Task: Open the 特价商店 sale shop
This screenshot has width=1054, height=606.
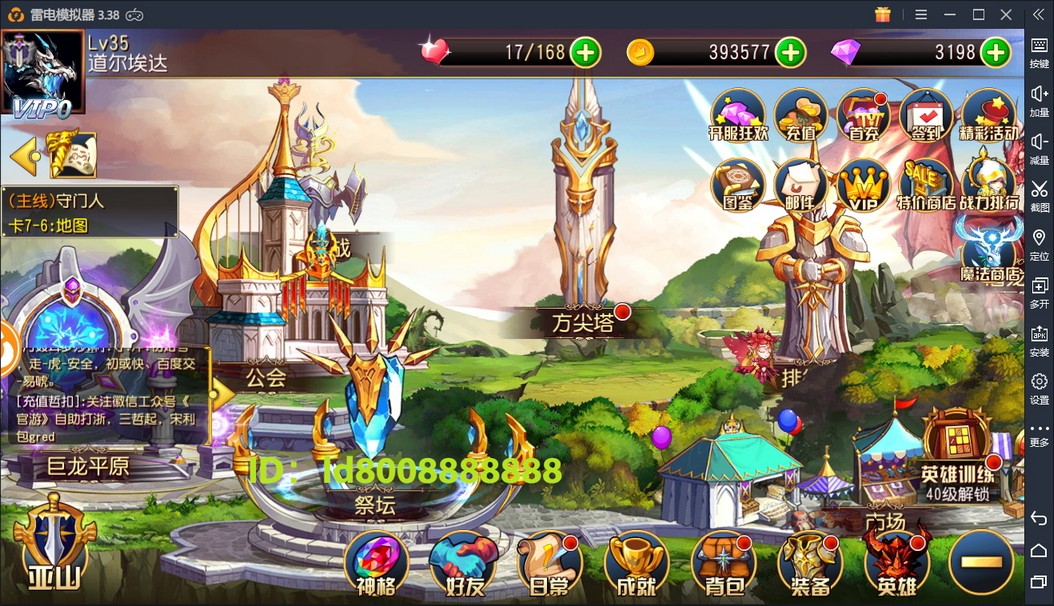Action: click(925, 183)
